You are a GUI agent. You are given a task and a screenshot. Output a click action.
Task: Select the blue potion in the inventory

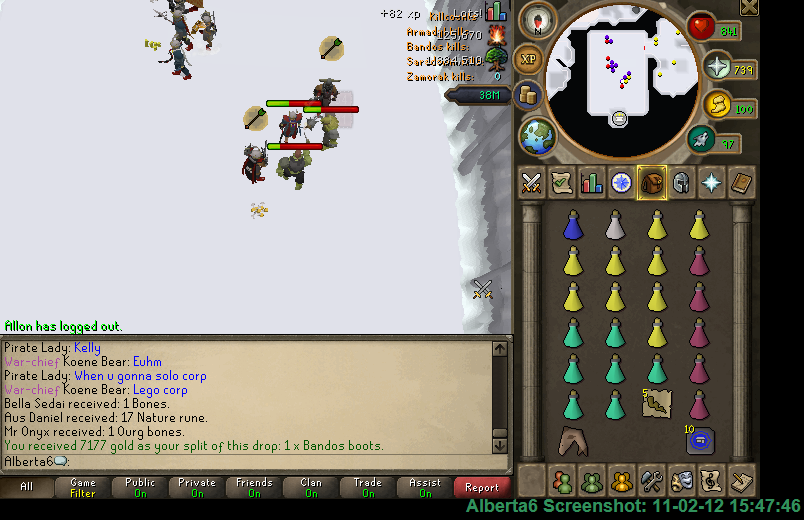[x=573, y=225]
